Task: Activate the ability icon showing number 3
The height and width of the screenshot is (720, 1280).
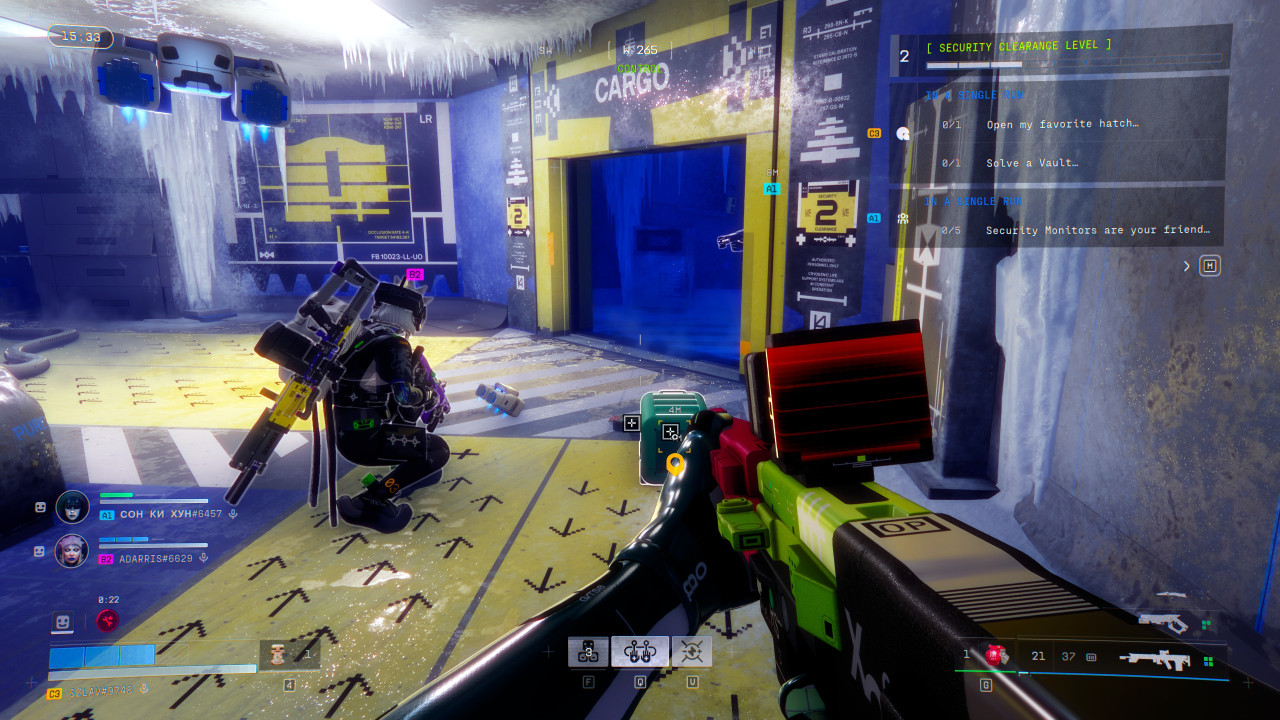Action: 588,652
